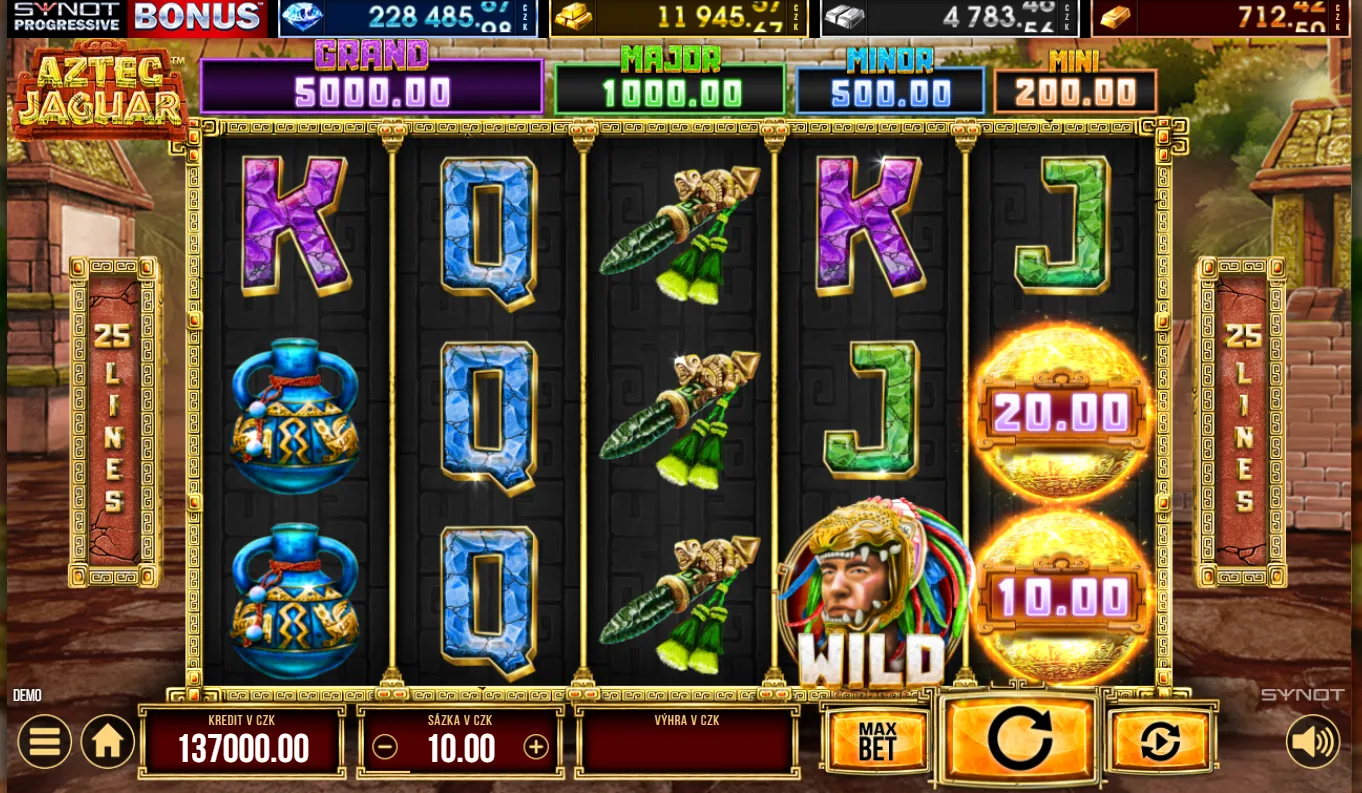Start autoplay with the looping arrows button

coord(1160,742)
